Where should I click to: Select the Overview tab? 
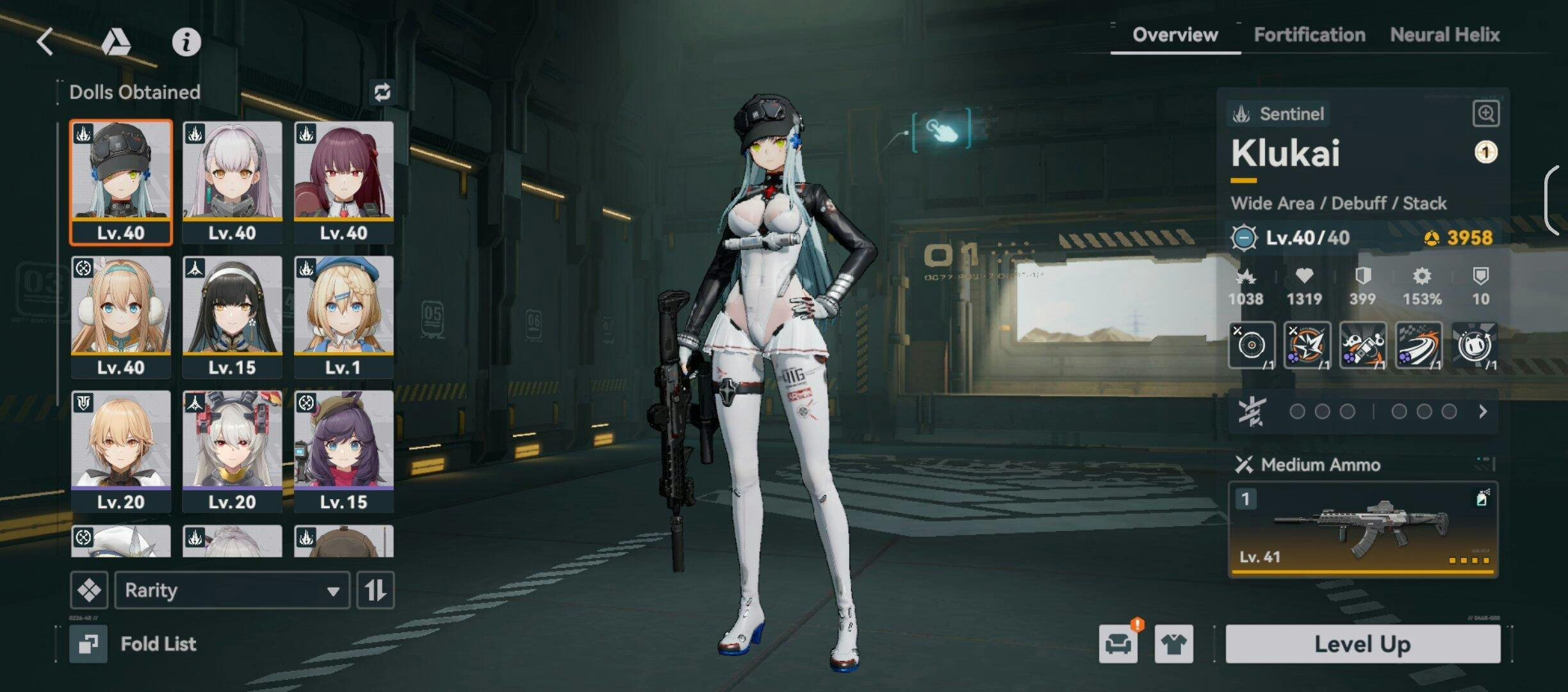[x=1175, y=35]
